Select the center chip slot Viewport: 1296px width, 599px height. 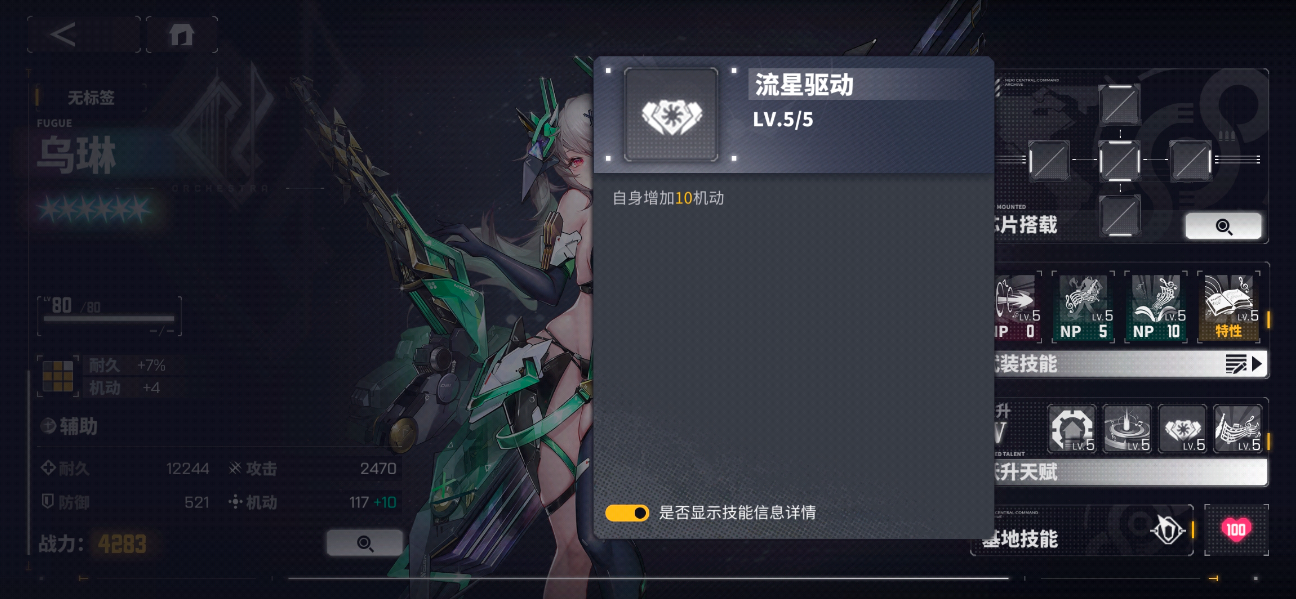tap(1119, 160)
